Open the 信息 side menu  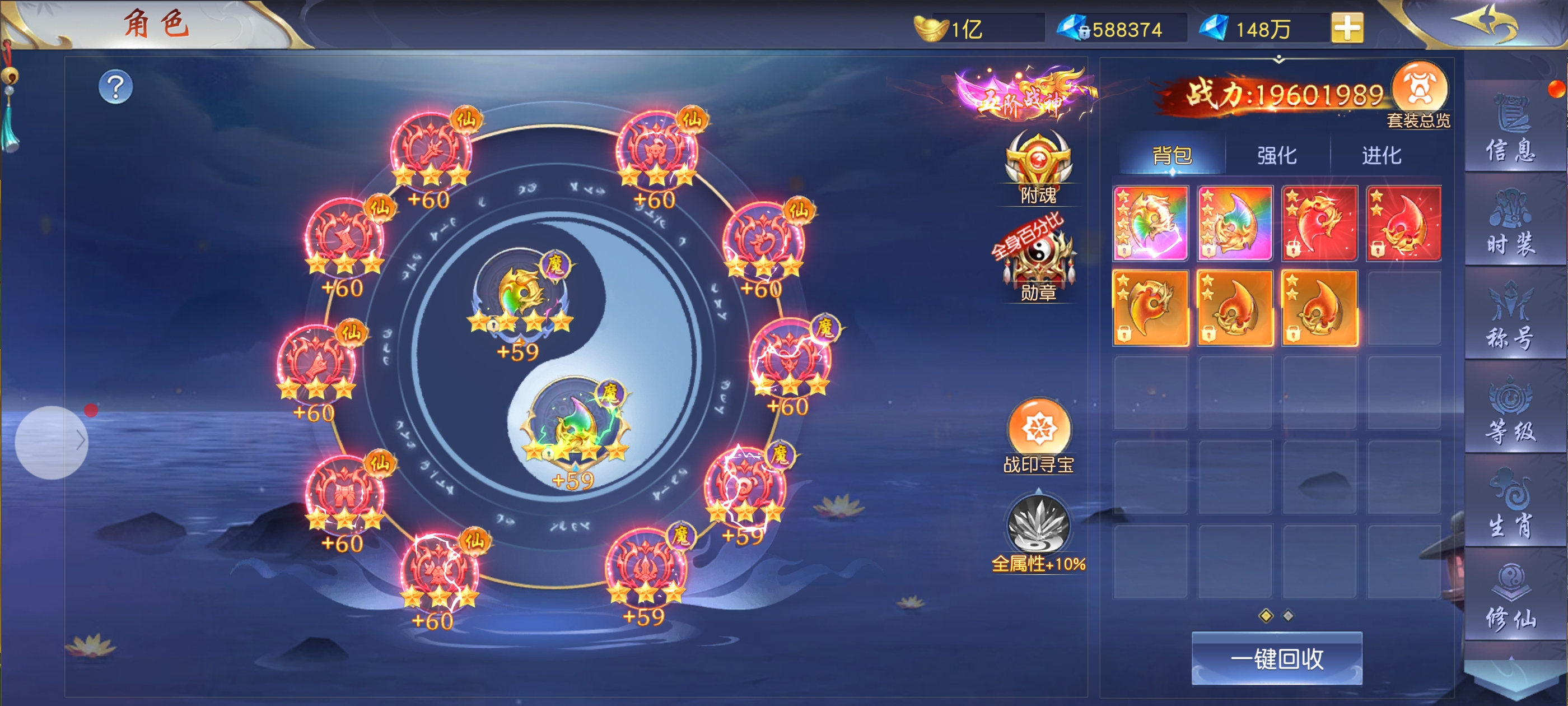tap(1511, 128)
